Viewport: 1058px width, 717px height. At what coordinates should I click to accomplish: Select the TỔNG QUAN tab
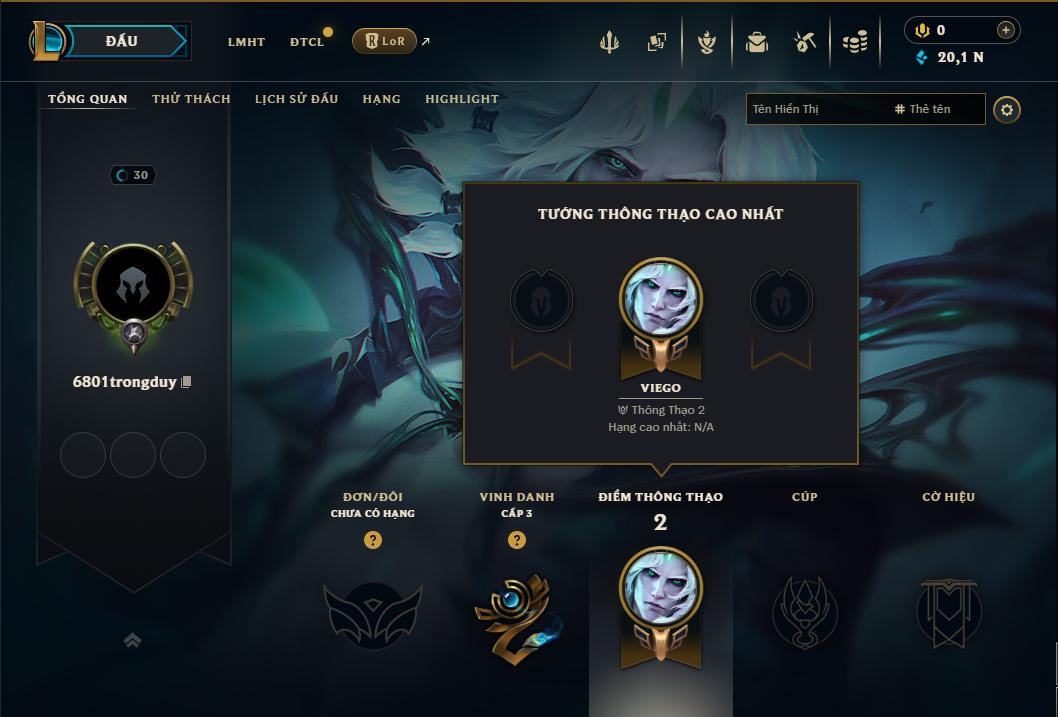88,99
